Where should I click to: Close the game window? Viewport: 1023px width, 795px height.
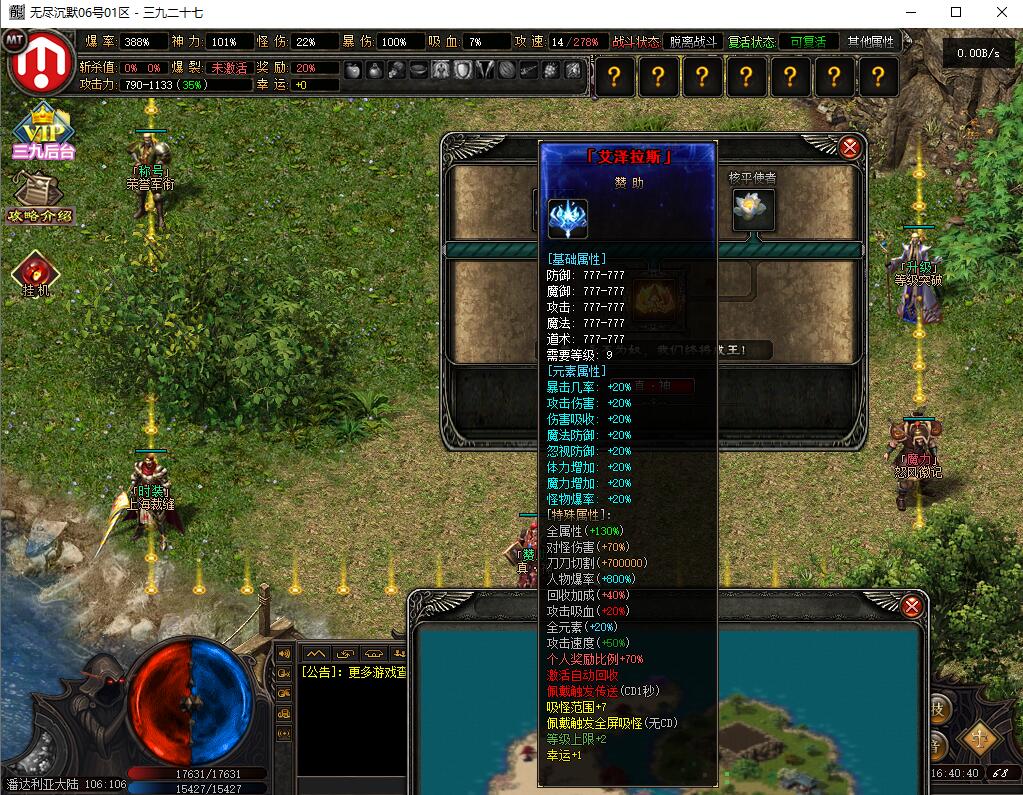click(1001, 12)
